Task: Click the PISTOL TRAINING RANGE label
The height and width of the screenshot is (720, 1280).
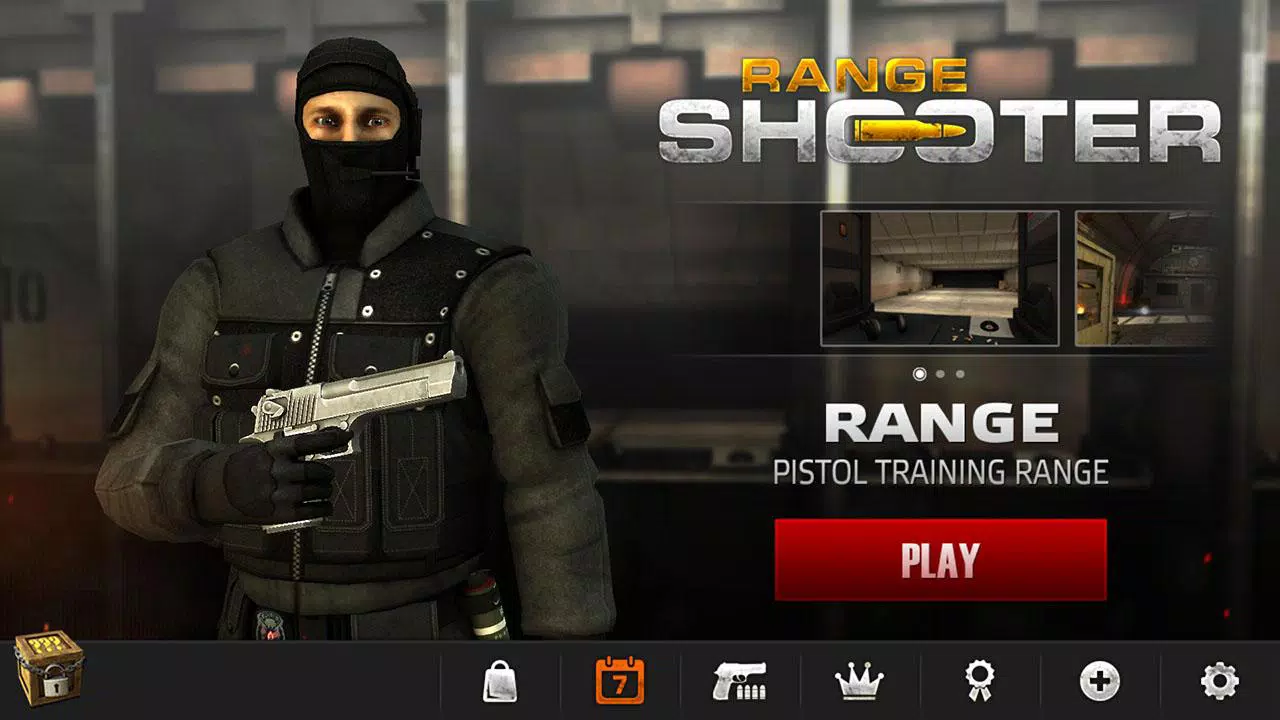Action: point(940,470)
